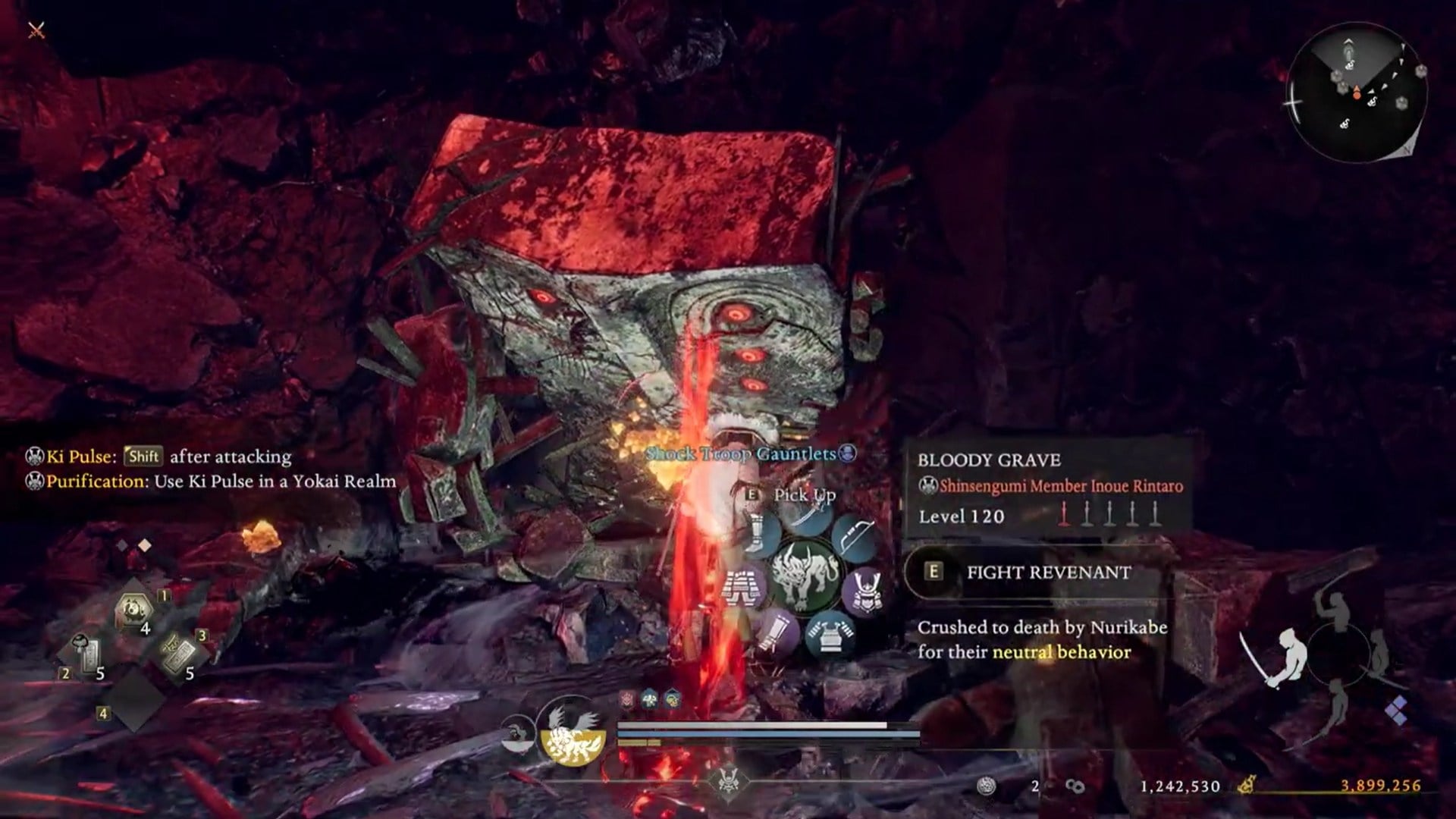Viewport: 1456px width, 819px height.
Task: Click the samurai helmet diamond emblem
Action: (x=728, y=783)
